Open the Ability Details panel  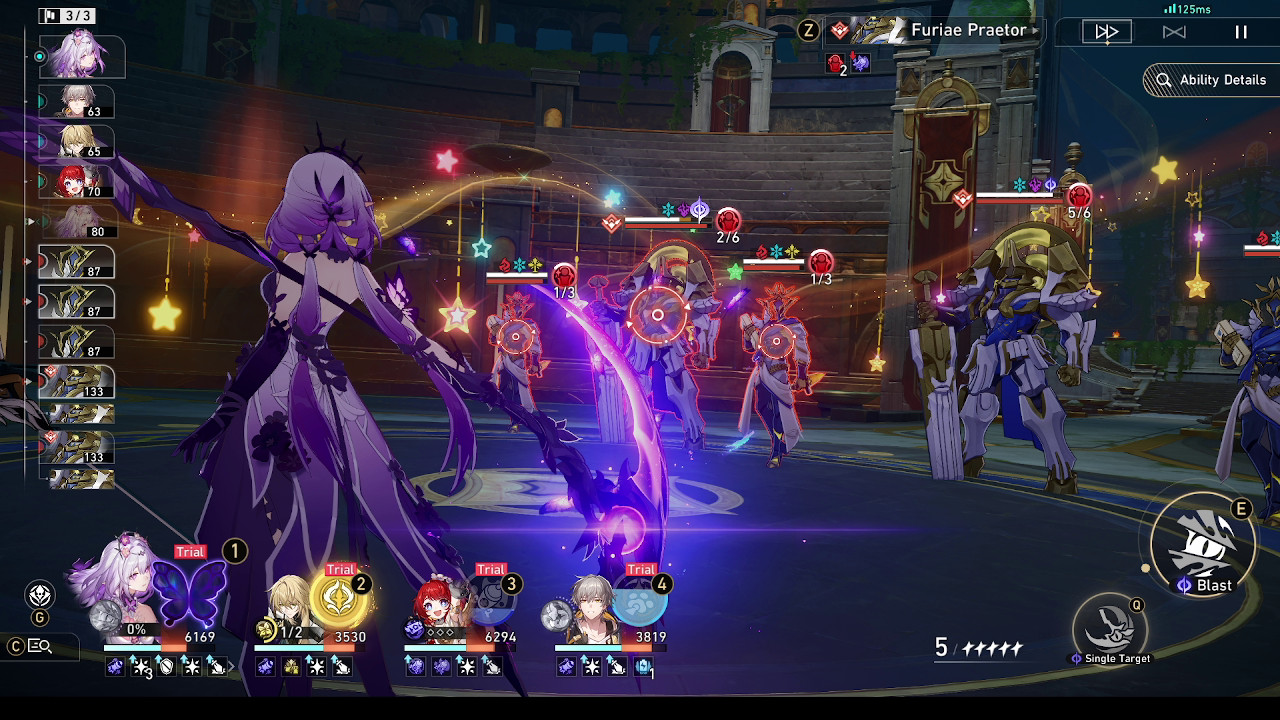1210,80
